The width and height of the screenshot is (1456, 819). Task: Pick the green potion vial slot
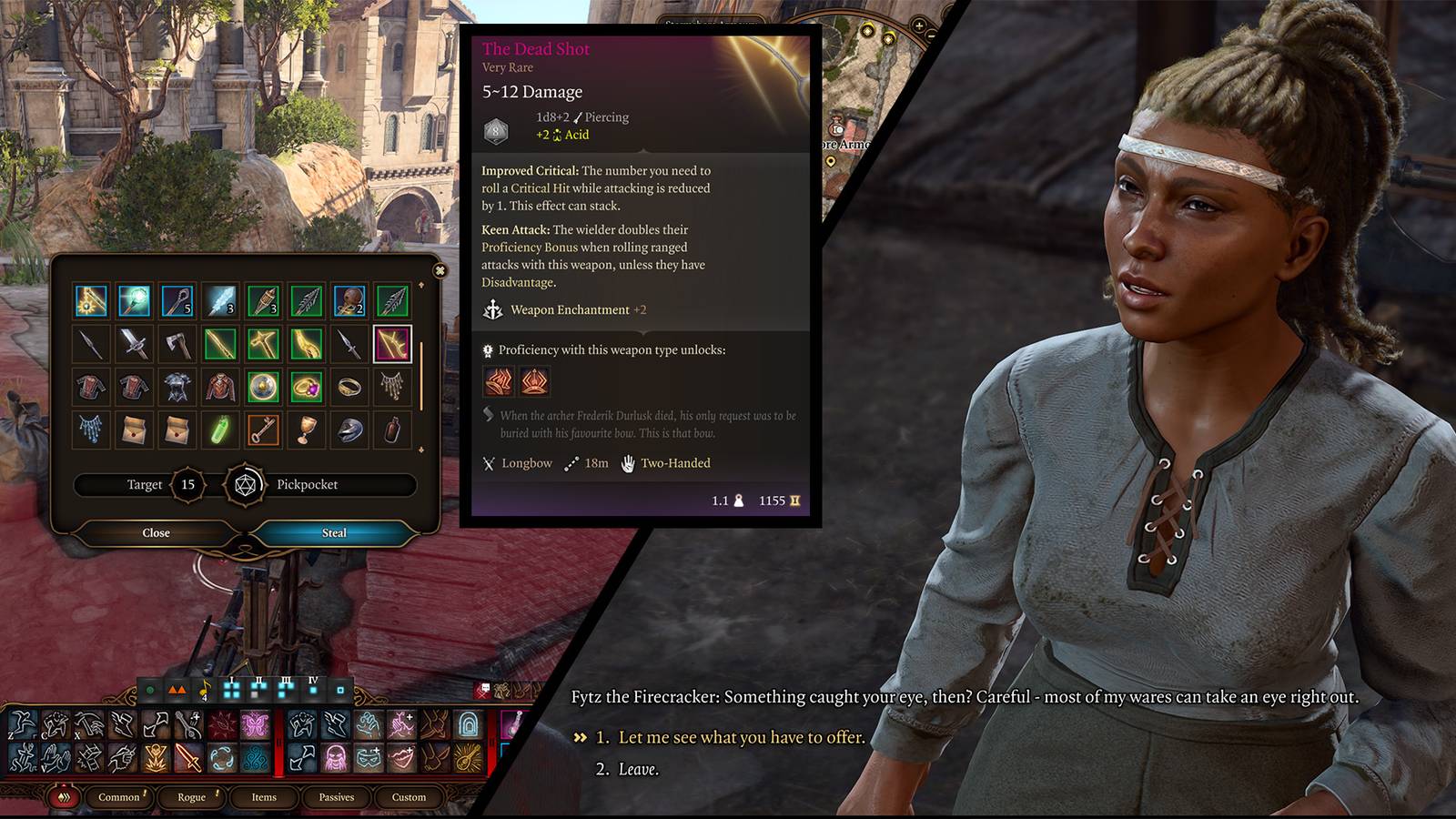coord(220,430)
